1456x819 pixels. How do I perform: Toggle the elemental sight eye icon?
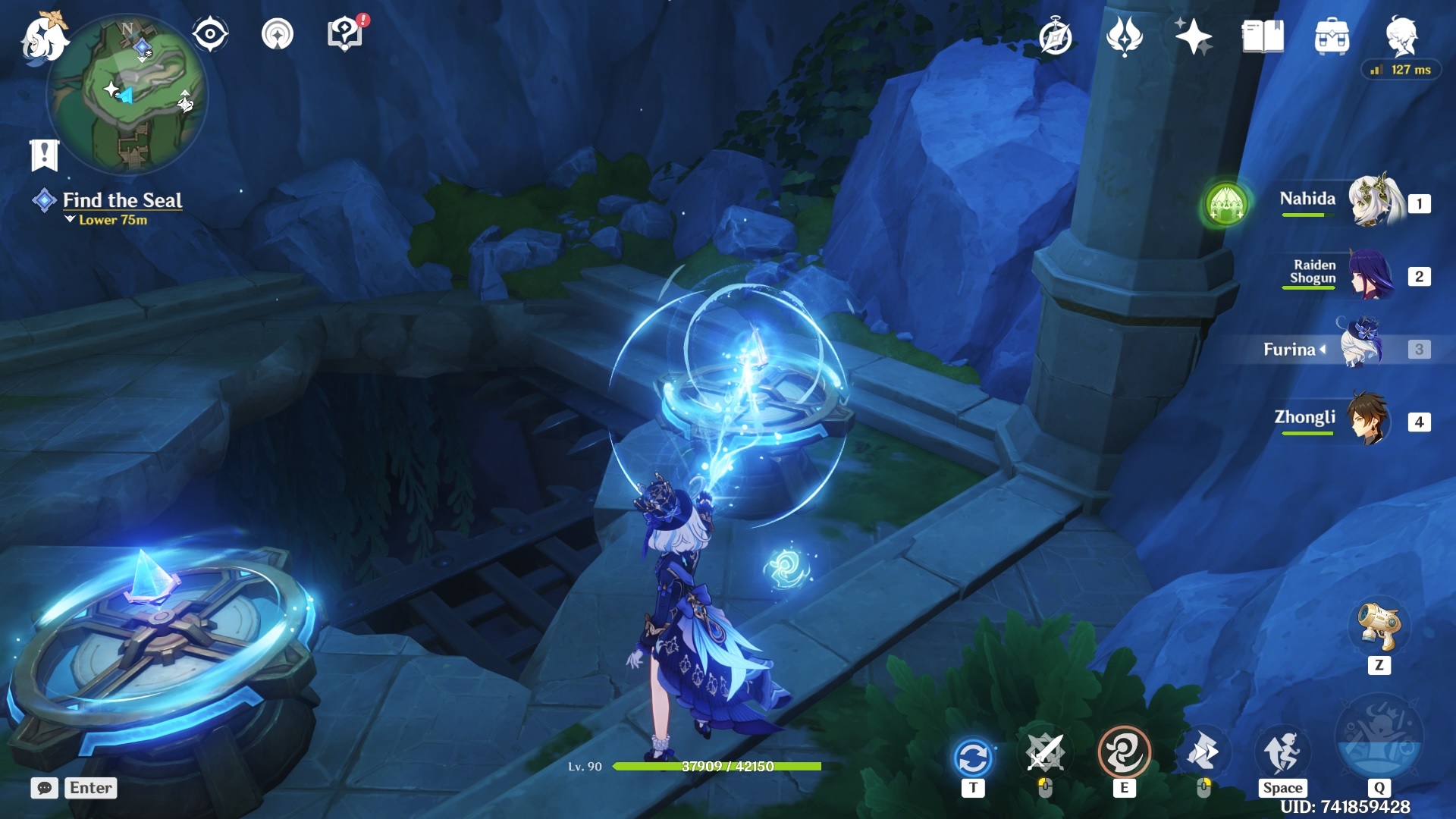(210, 35)
